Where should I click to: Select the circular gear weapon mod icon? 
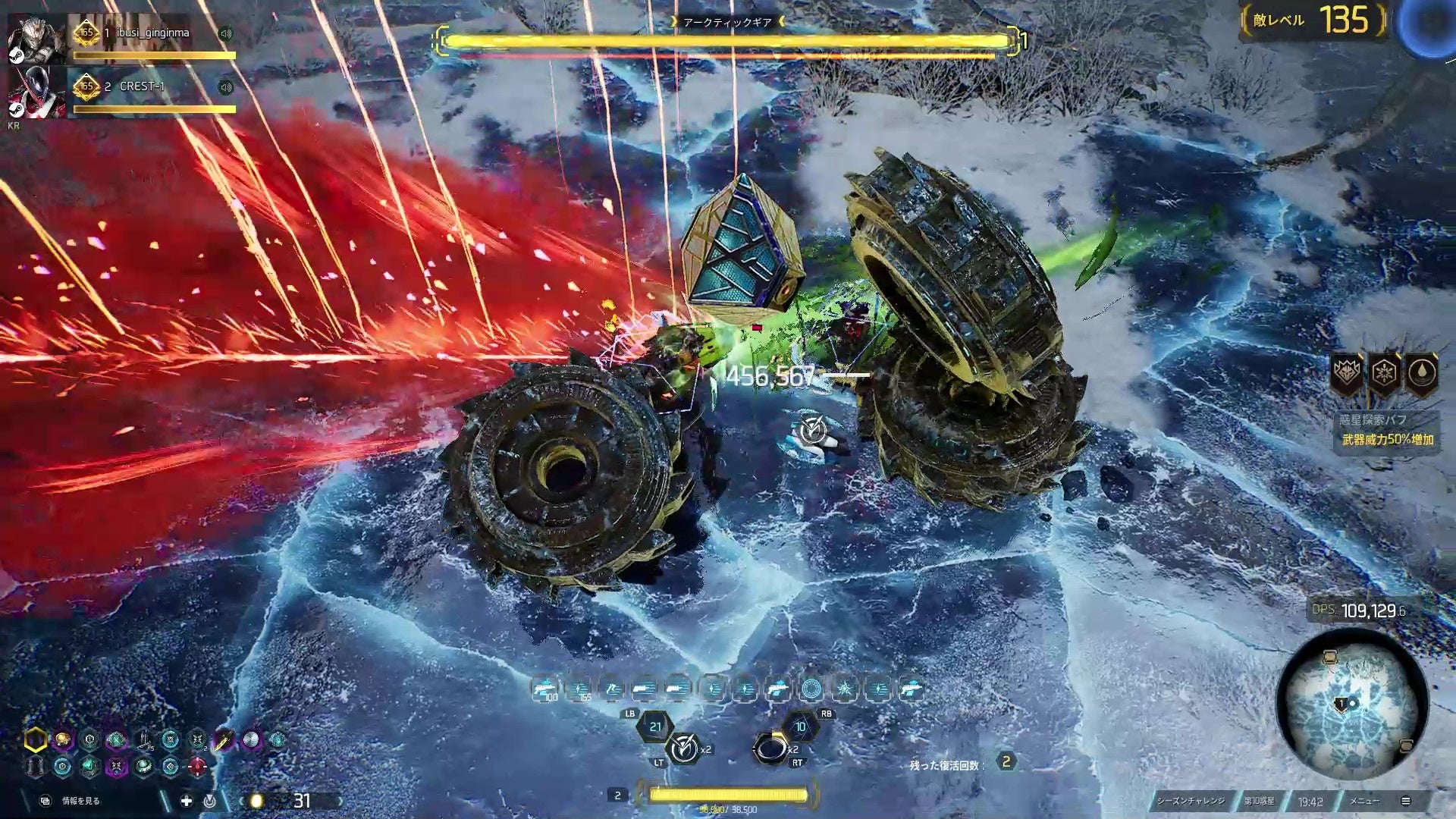click(811, 689)
